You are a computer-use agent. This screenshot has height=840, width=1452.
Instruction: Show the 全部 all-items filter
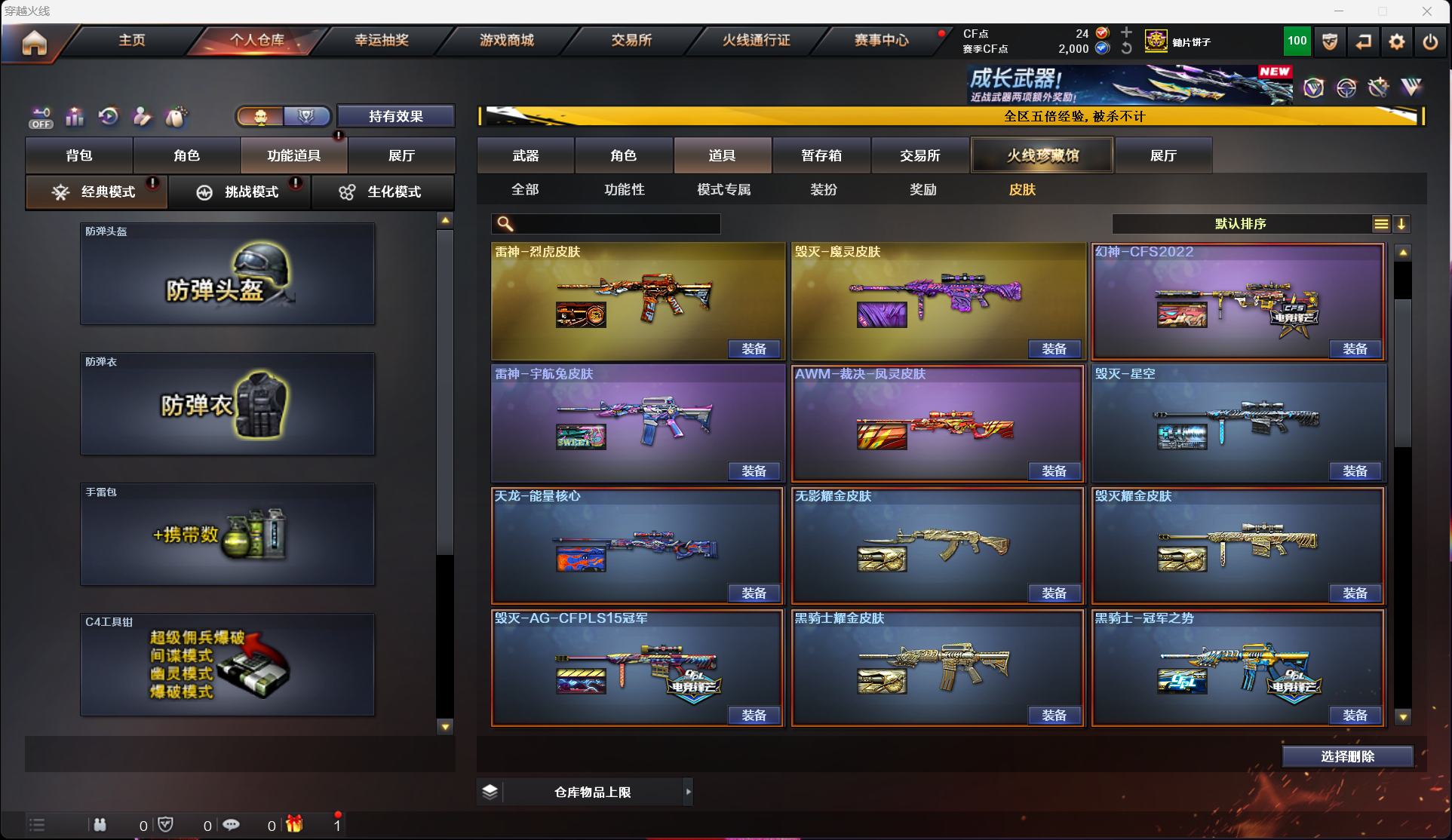tap(525, 189)
